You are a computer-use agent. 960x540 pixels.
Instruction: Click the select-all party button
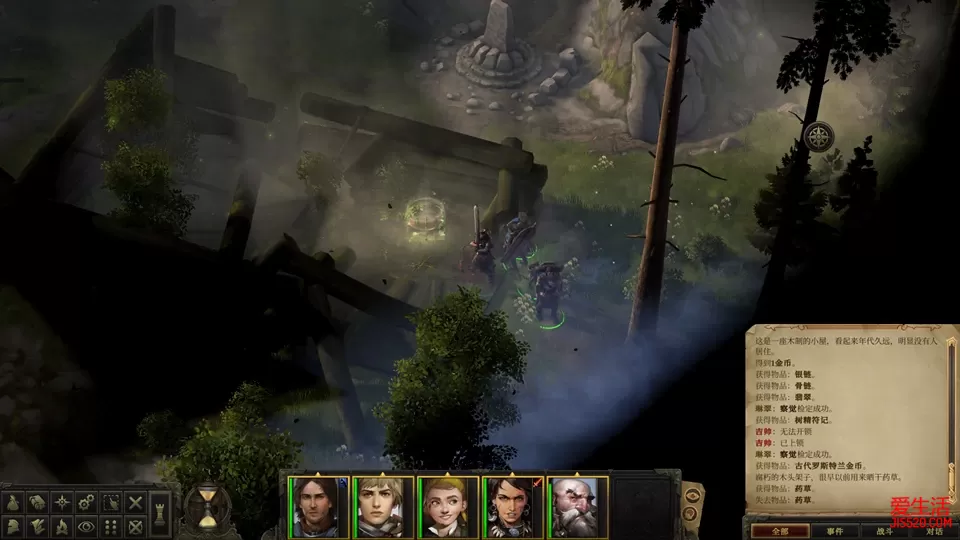(x=111, y=503)
